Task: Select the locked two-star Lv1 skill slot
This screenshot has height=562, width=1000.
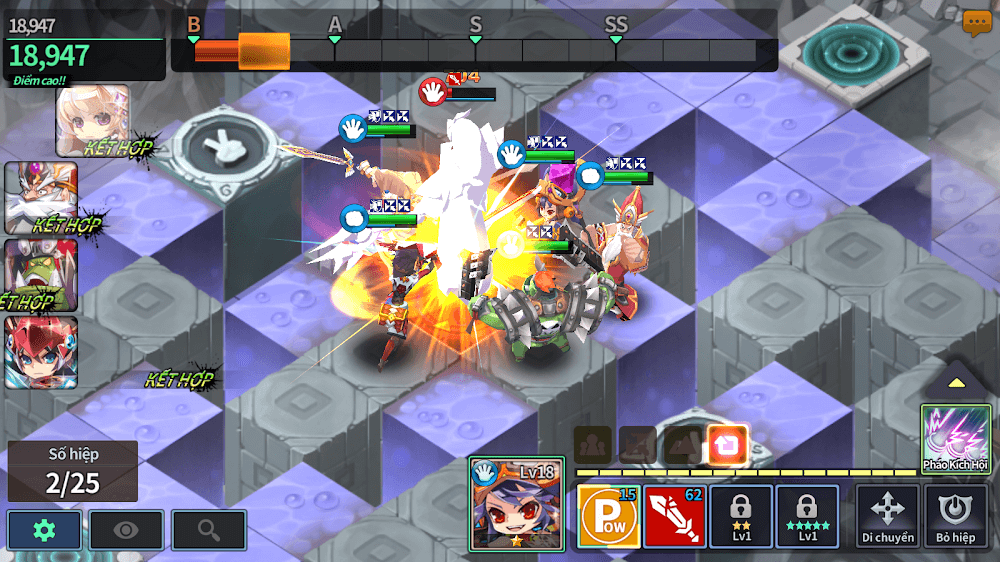Action: pos(741,516)
